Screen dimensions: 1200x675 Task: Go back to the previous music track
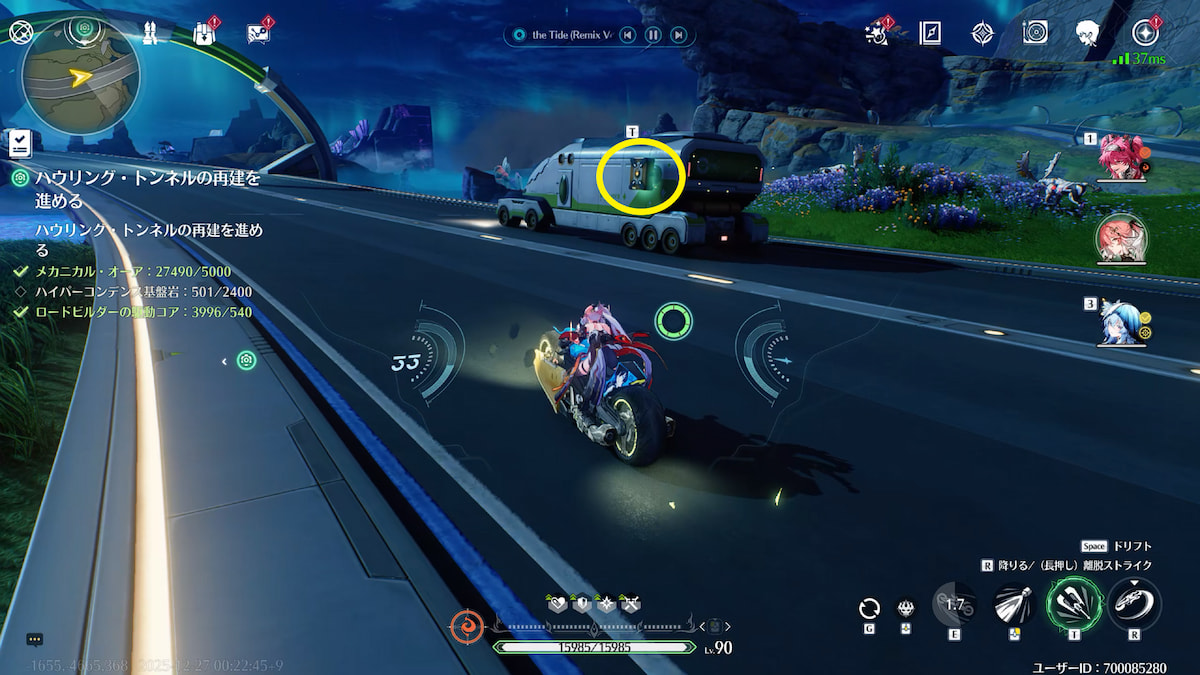[x=627, y=35]
